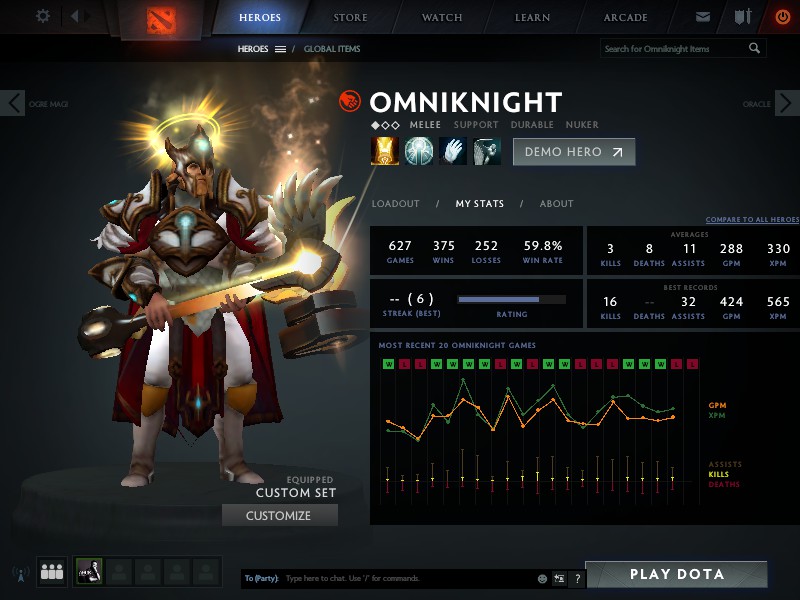Open the About tab

tap(557, 204)
